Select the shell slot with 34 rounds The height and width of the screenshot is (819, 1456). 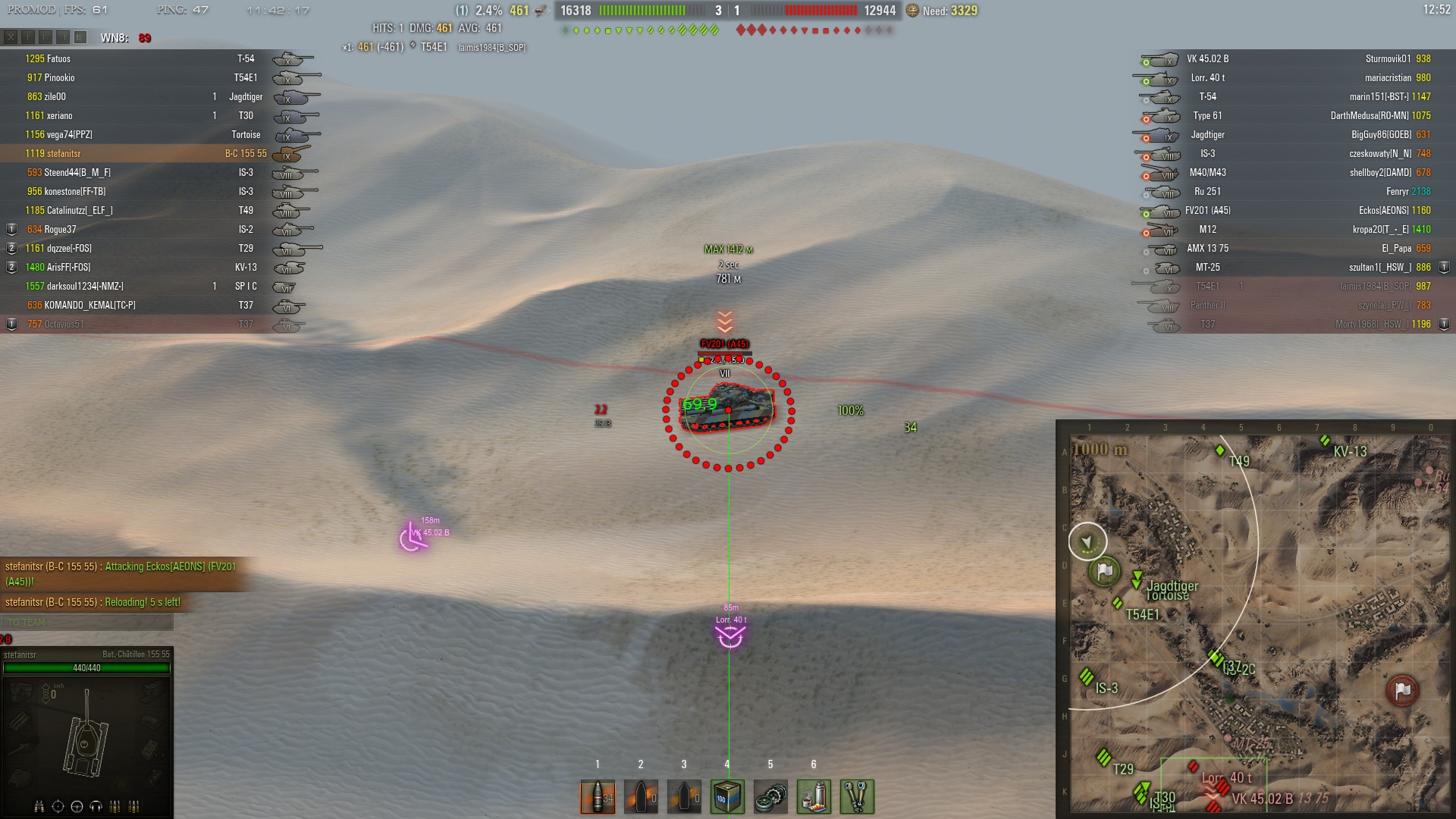coord(598,796)
